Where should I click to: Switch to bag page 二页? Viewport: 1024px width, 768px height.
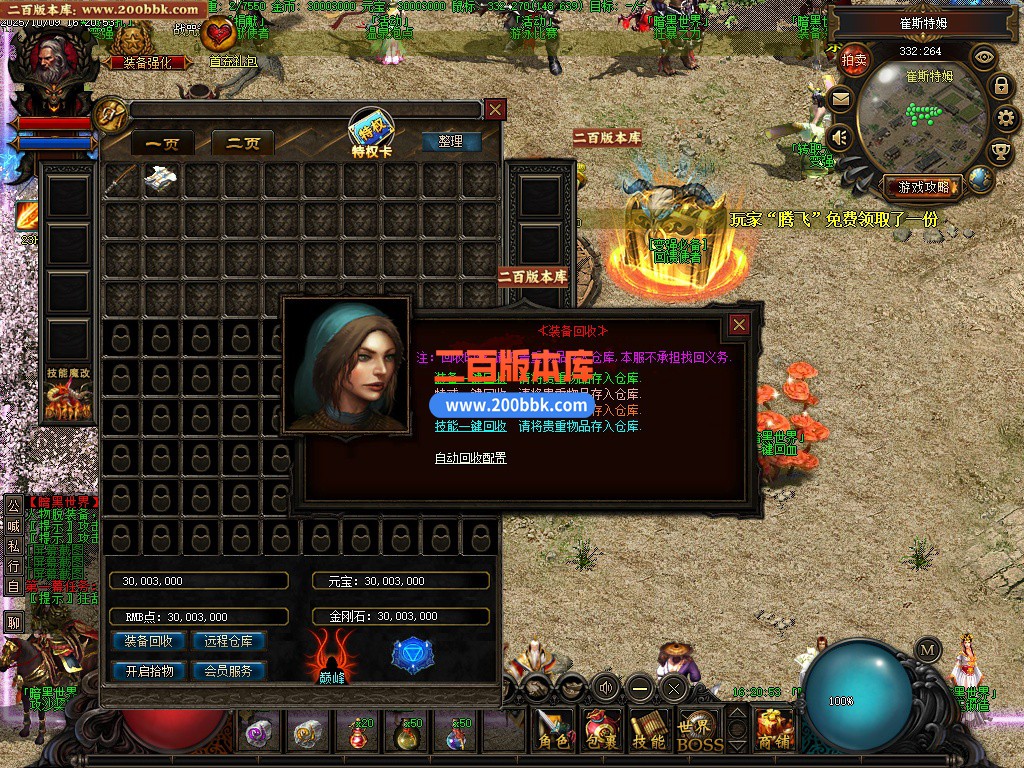[242, 143]
